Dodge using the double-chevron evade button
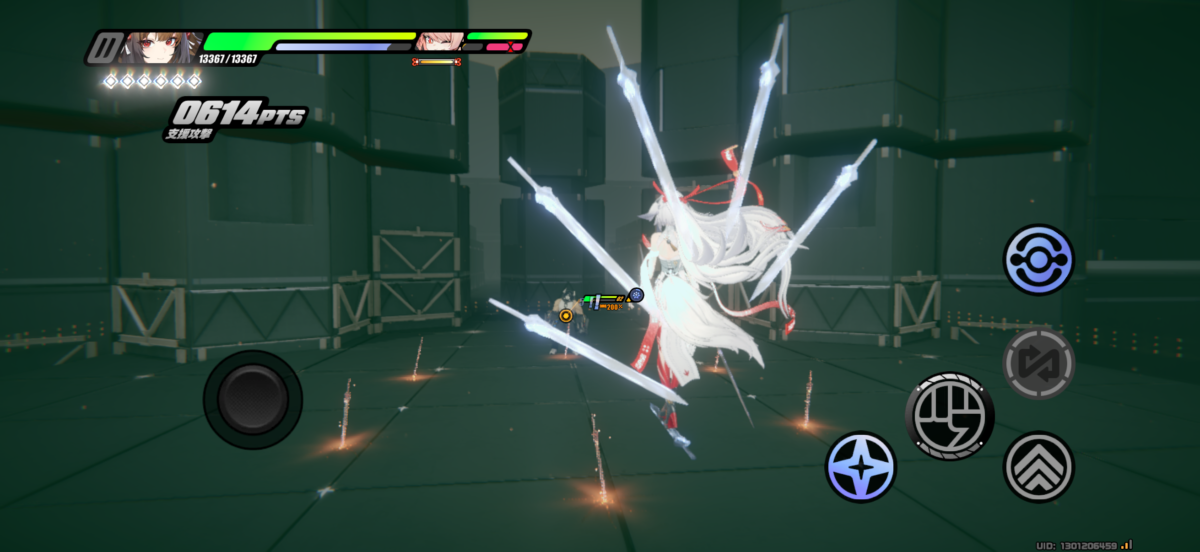 (x=1038, y=466)
